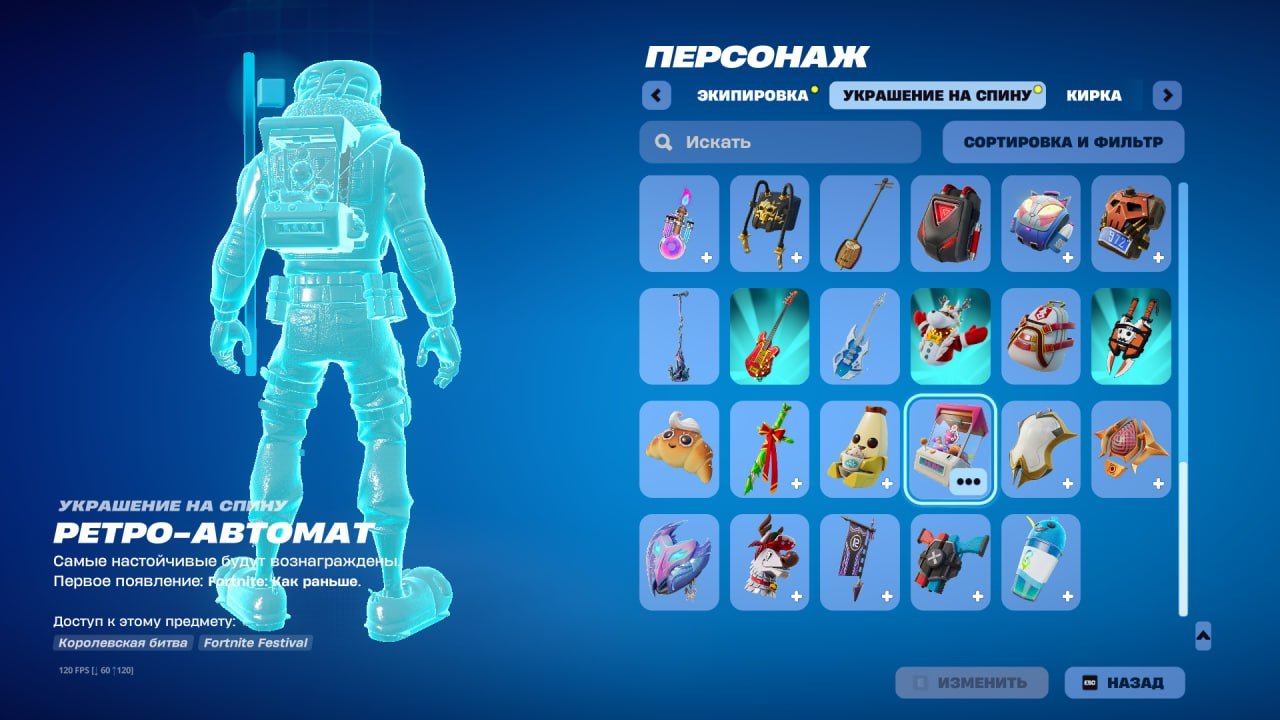Select the microphone back bling
Image resolution: width=1280 pixels, height=720 pixels.
(678, 336)
